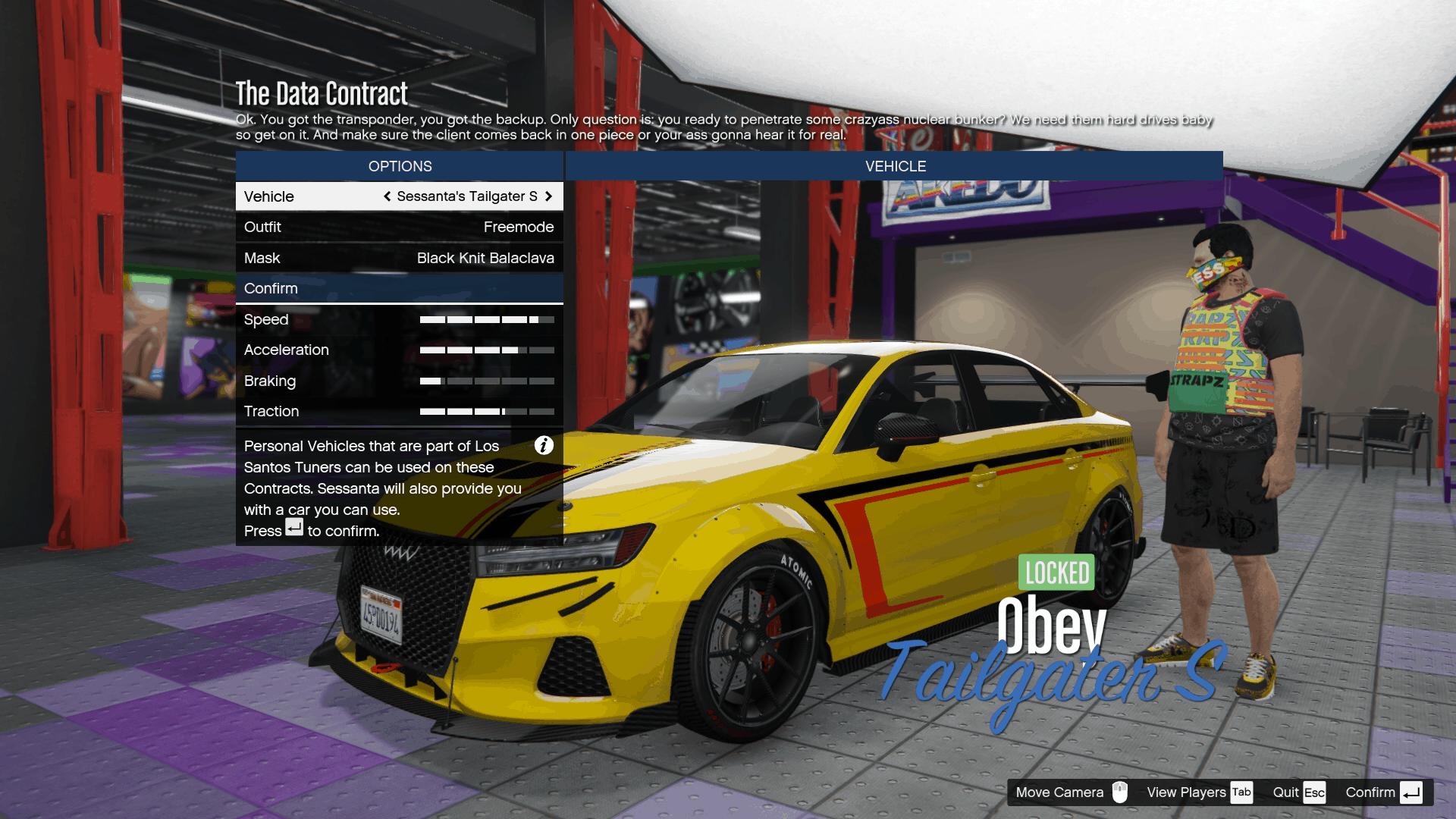Select the Confirm option in the menu

pos(399,288)
